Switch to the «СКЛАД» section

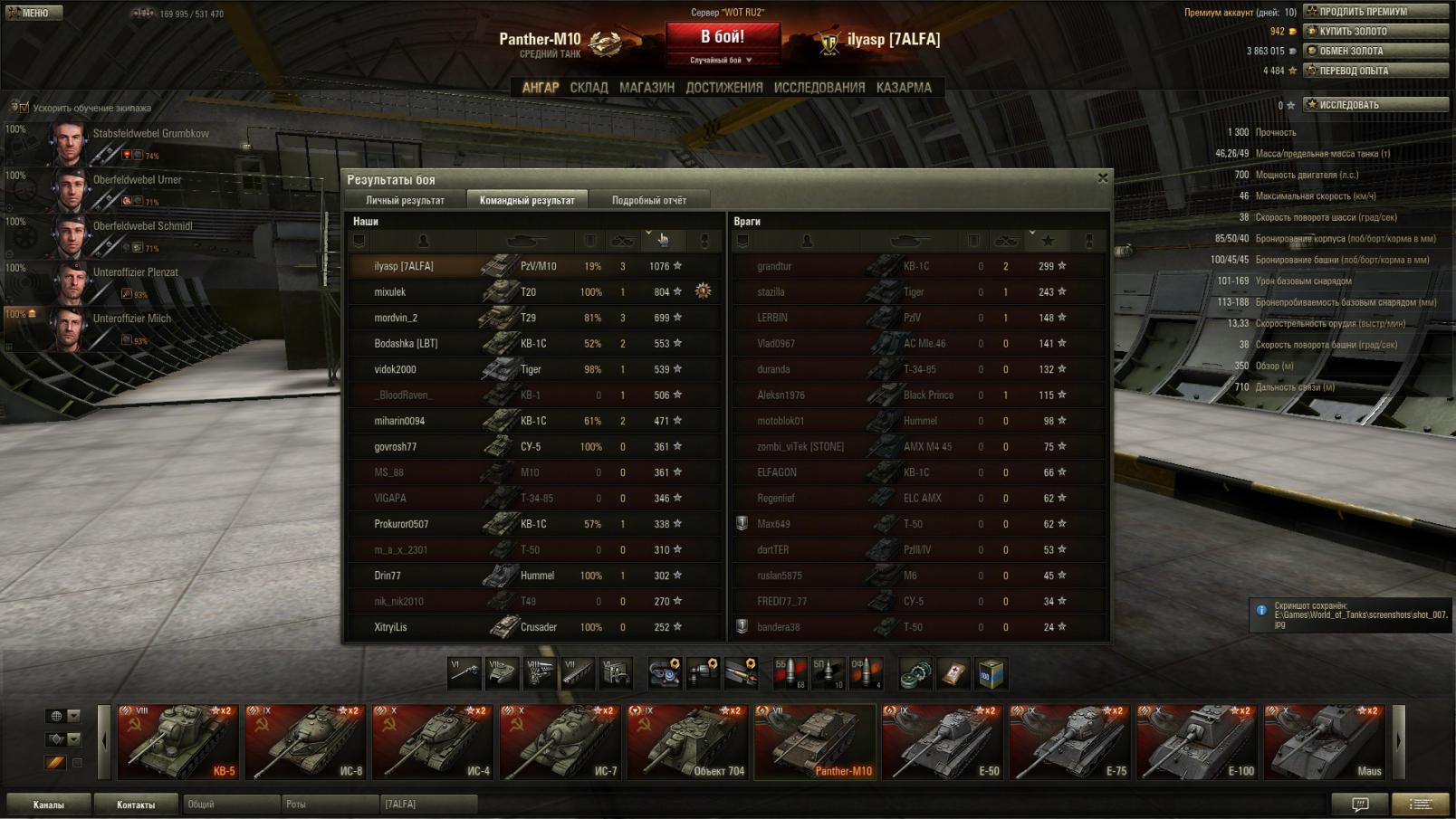coord(589,88)
